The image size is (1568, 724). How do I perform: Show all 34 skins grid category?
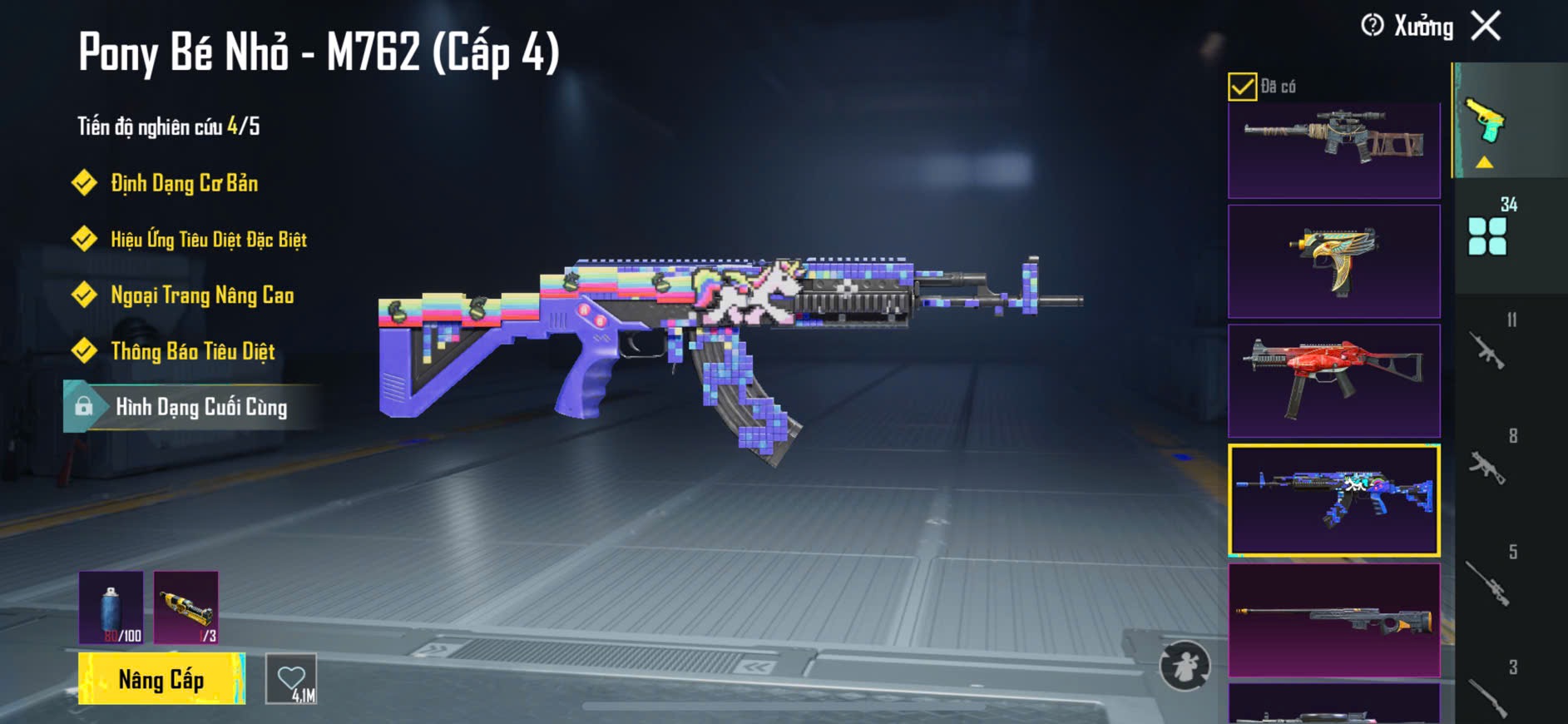[1488, 235]
